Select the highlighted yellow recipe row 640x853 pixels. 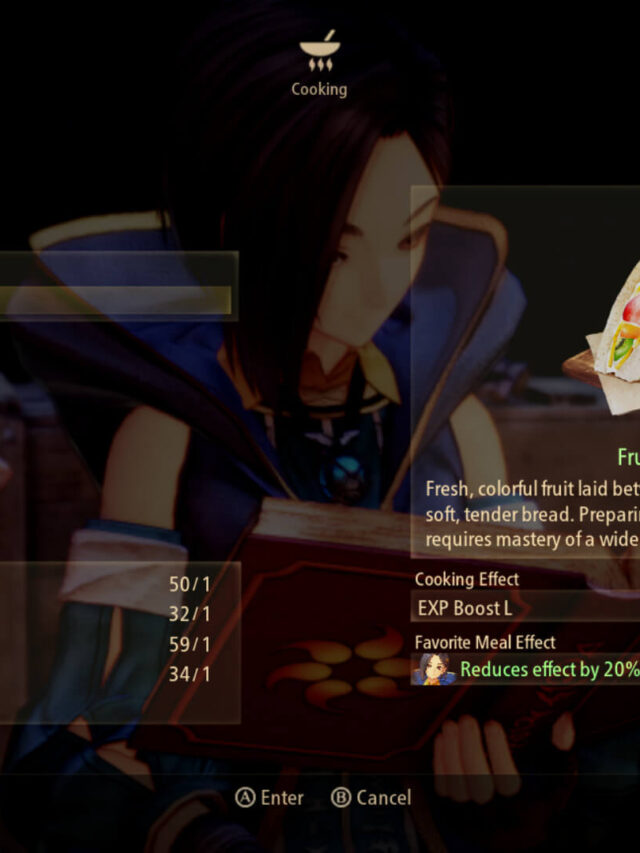point(115,300)
